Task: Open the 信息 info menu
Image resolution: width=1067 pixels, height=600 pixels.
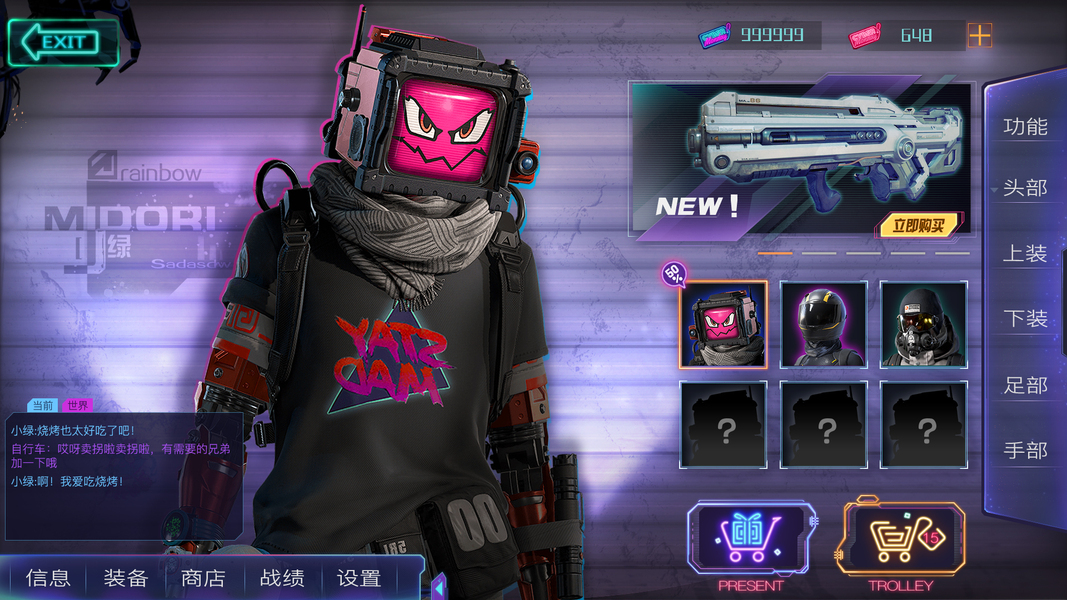Action: tap(48, 578)
